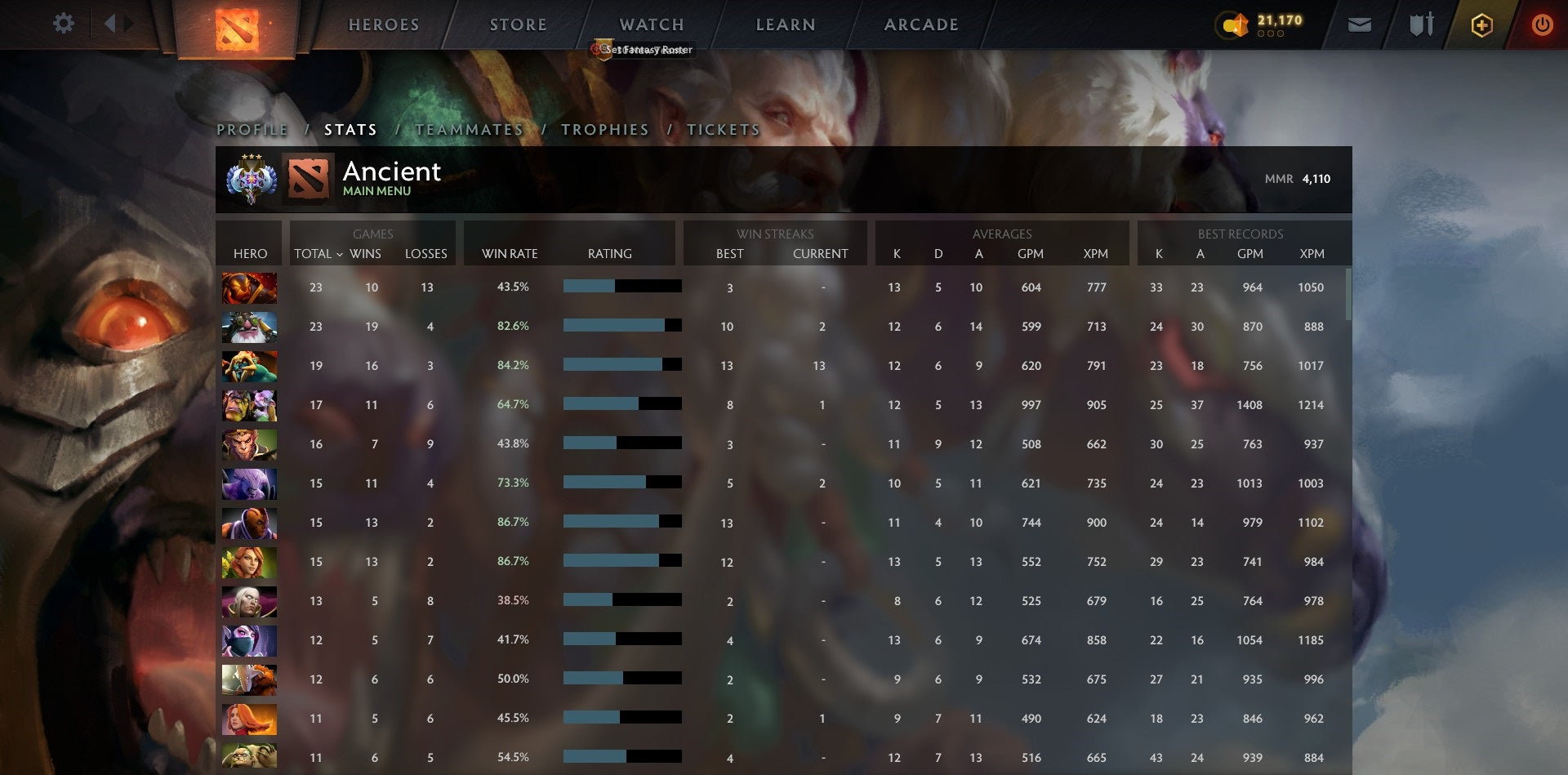
Task: Select the Anti-Mage hero portrait
Action: click(x=249, y=523)
